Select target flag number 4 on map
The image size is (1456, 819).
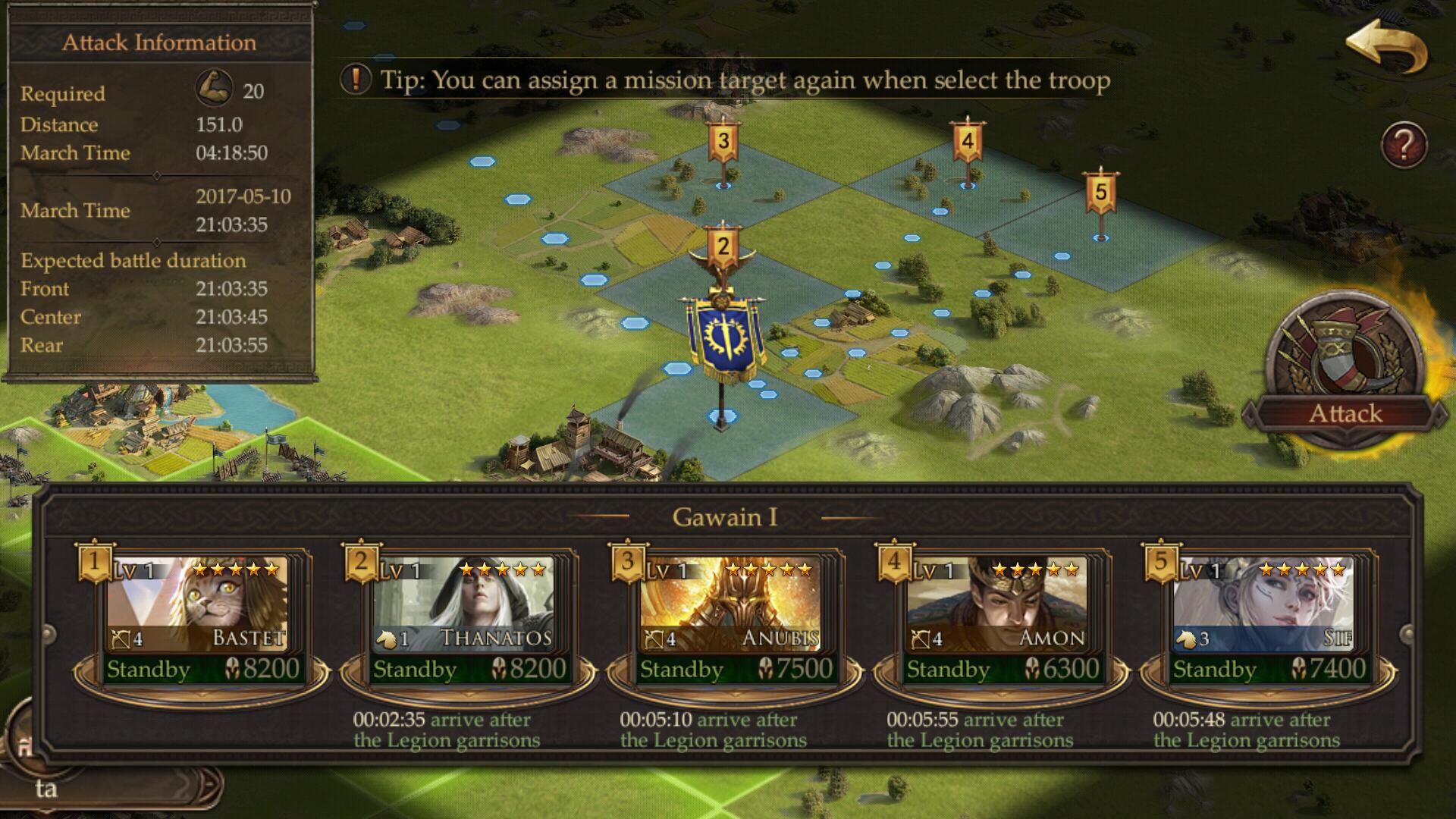coord(967,143)
